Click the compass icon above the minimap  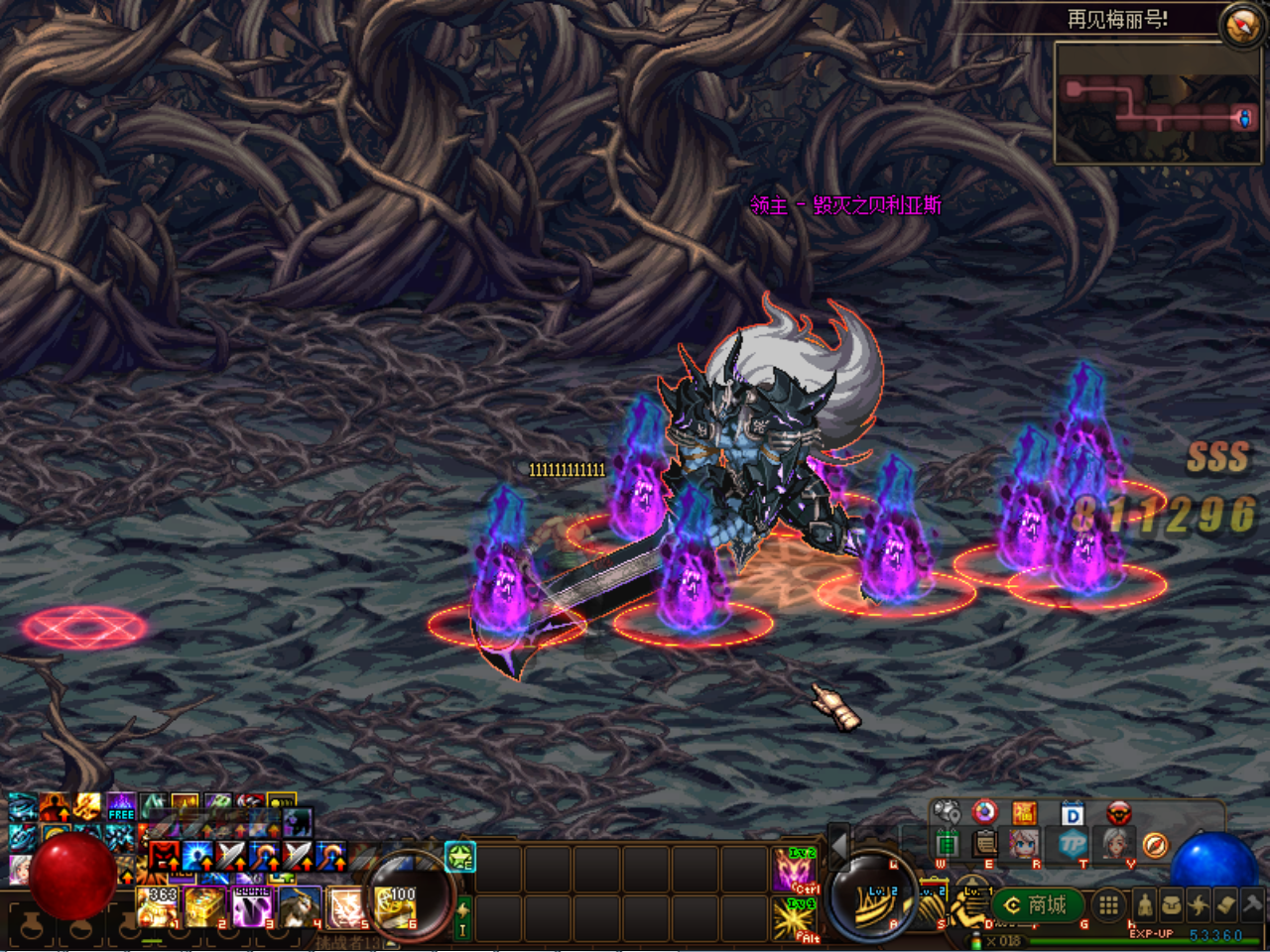[x=1241, y=25]
